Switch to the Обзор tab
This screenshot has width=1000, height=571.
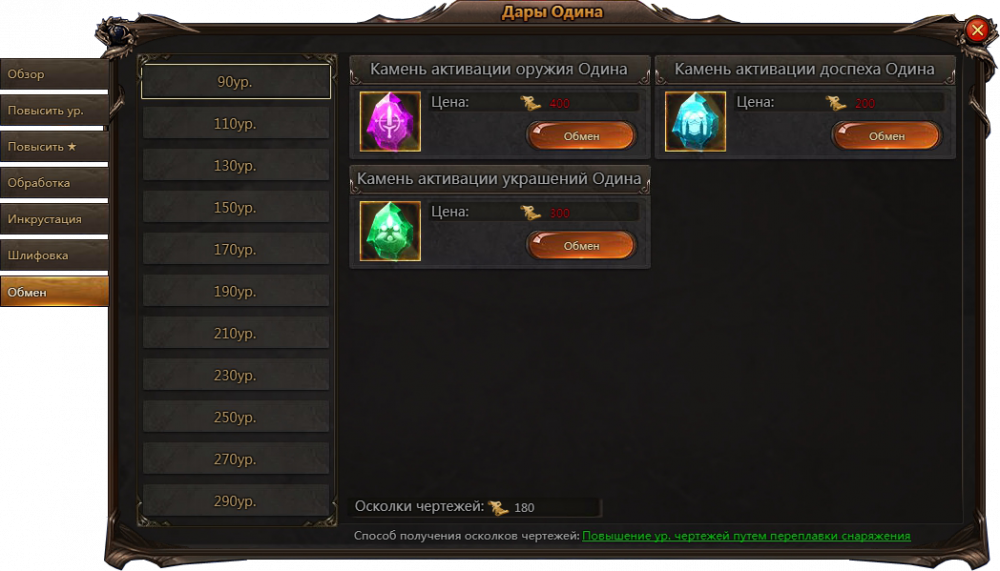click(54, 75)
